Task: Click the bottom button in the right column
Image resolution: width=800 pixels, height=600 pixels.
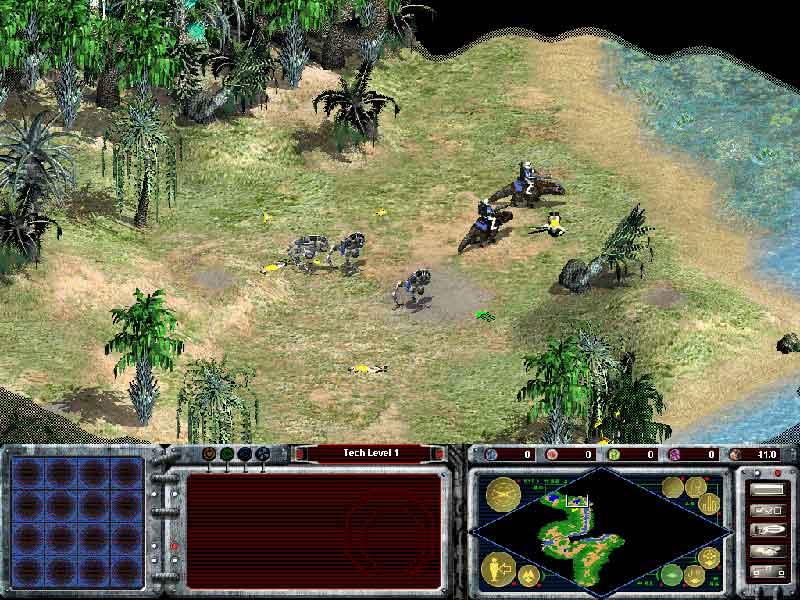Action: [767, 571]
